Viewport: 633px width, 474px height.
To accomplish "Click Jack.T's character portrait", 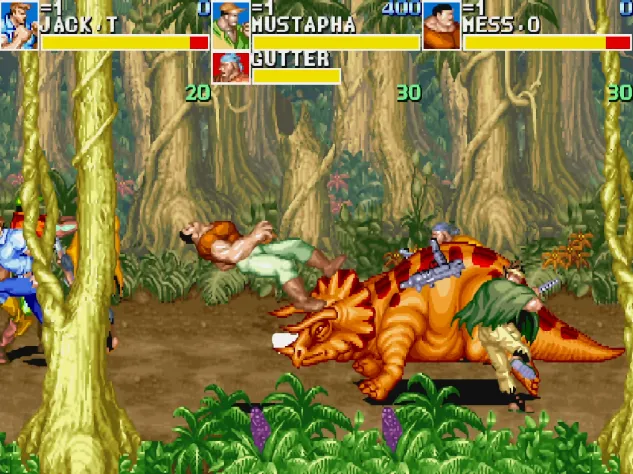I will pyautogui.click(x=19, y=25).
